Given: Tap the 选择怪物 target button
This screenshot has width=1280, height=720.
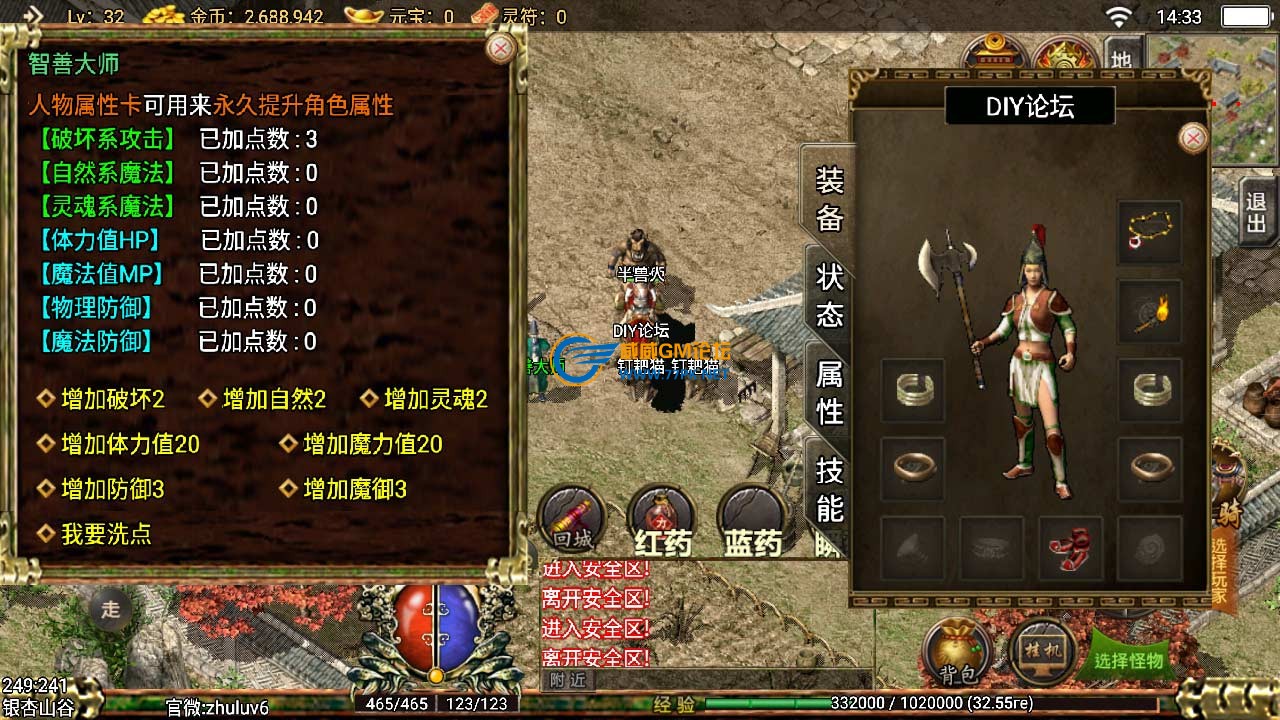Looking at the screenshot, I should [x=1129, y=660].
